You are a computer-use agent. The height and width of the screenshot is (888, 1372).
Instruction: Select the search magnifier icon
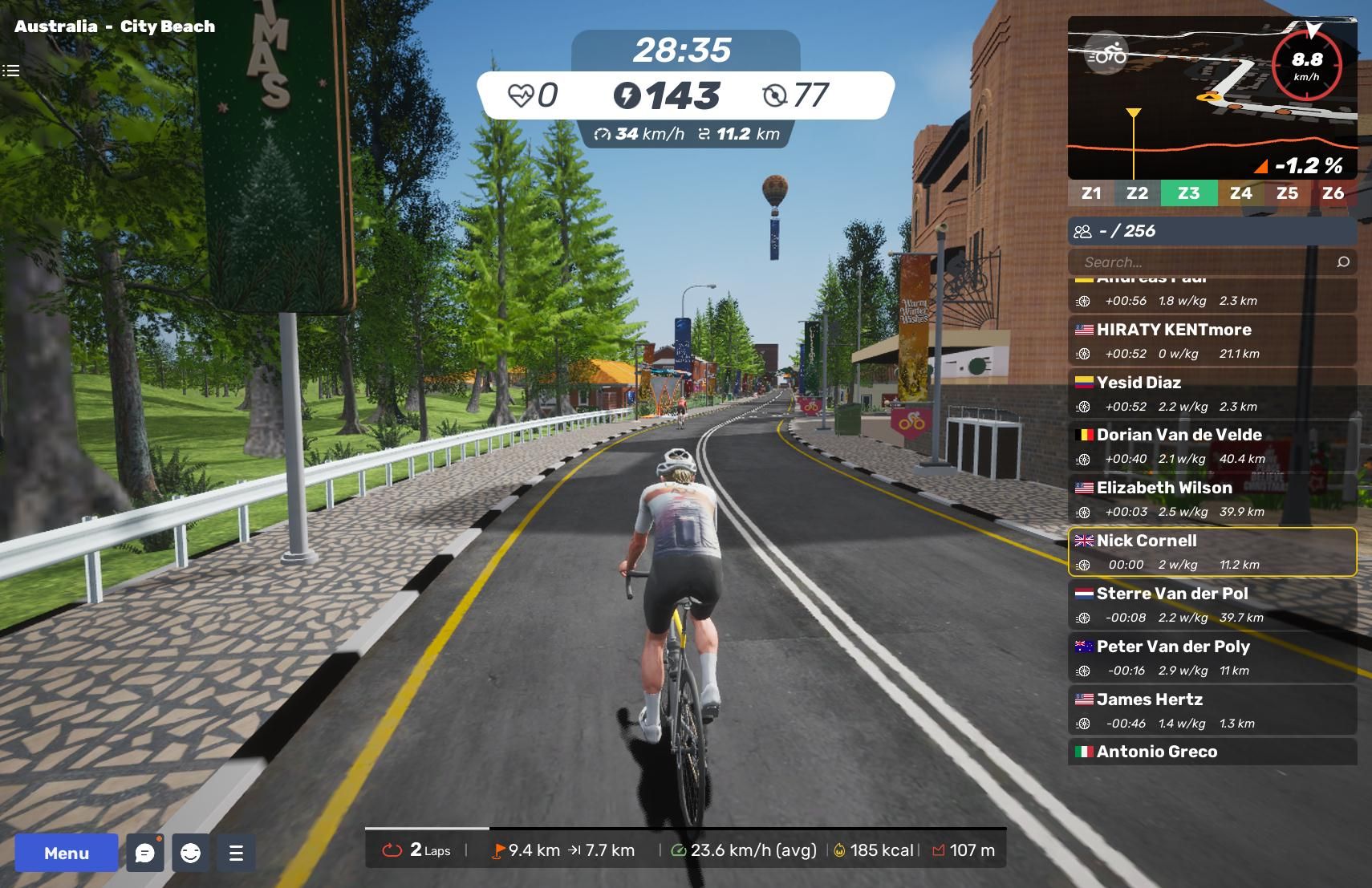click(x=1343, y=262)
